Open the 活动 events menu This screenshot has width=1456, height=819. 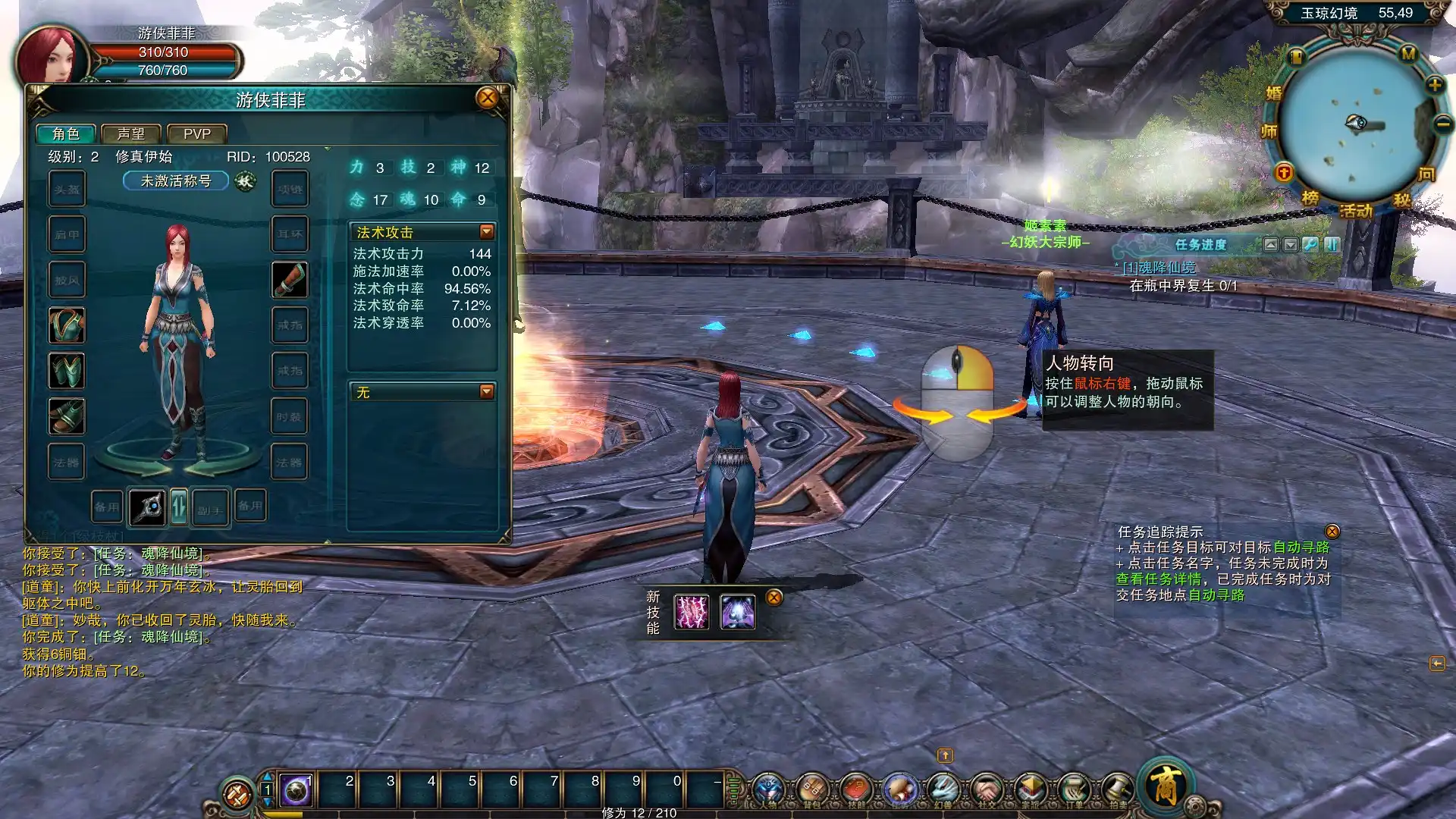(x=1356, y=211)
